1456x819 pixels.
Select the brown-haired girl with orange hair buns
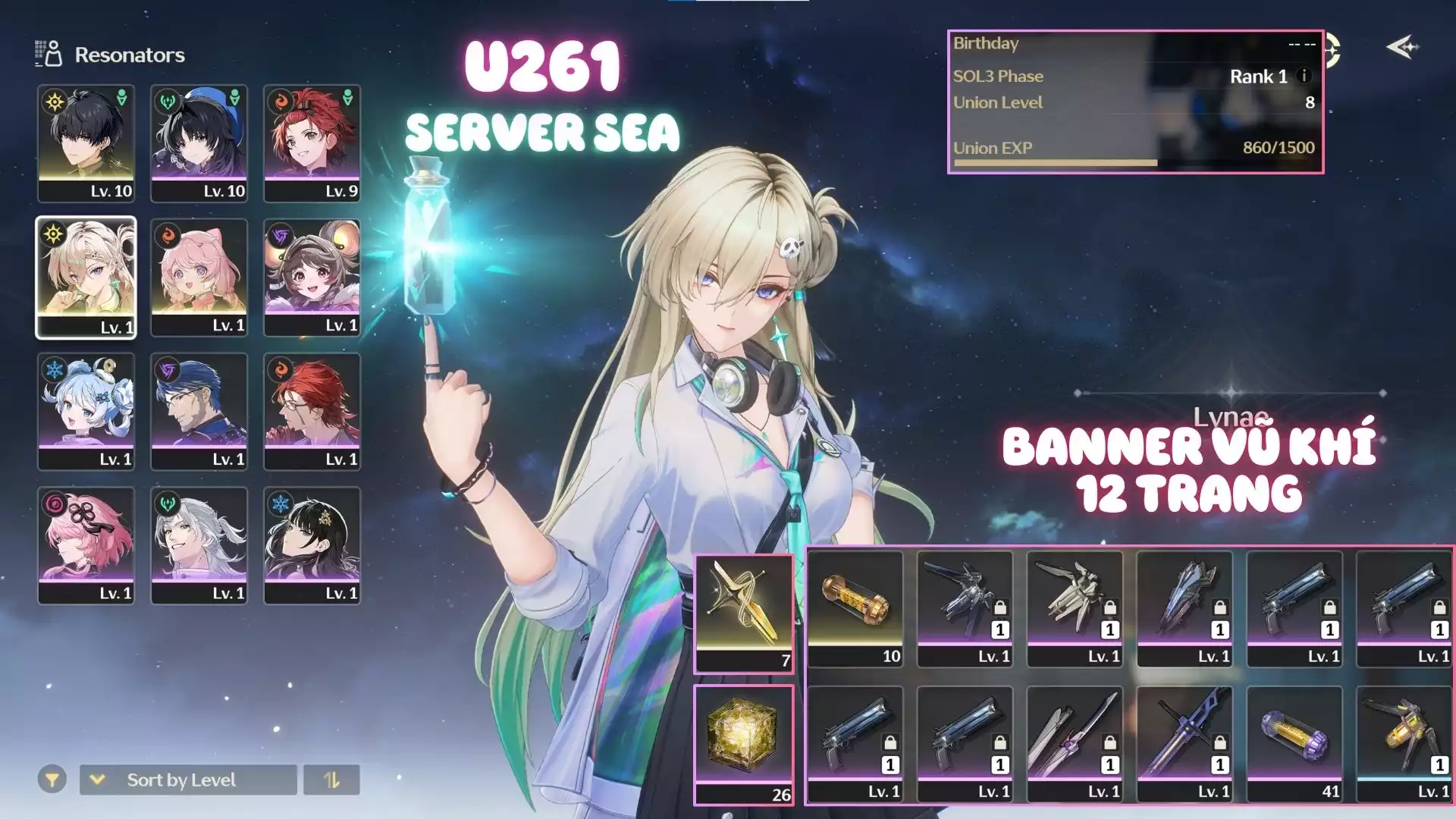click(312, 277)
